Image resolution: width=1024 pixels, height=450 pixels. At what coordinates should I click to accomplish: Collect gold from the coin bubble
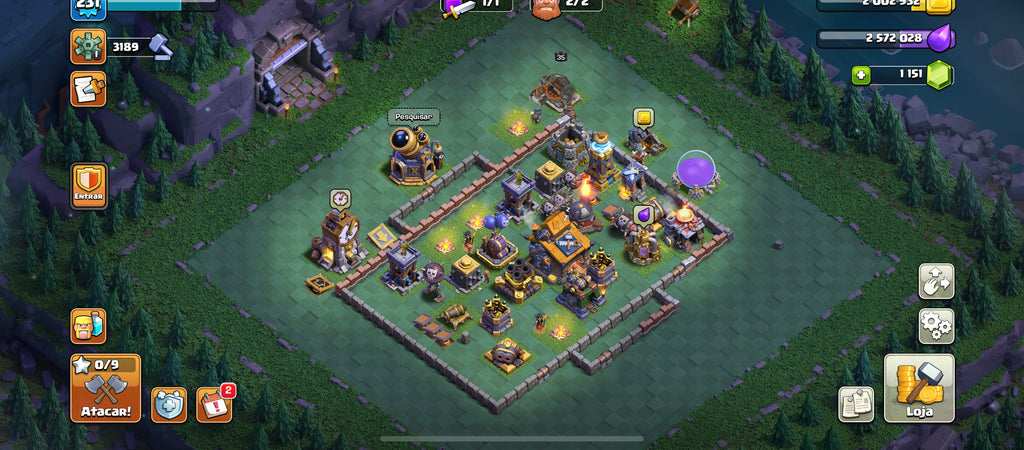click(643, 118)
